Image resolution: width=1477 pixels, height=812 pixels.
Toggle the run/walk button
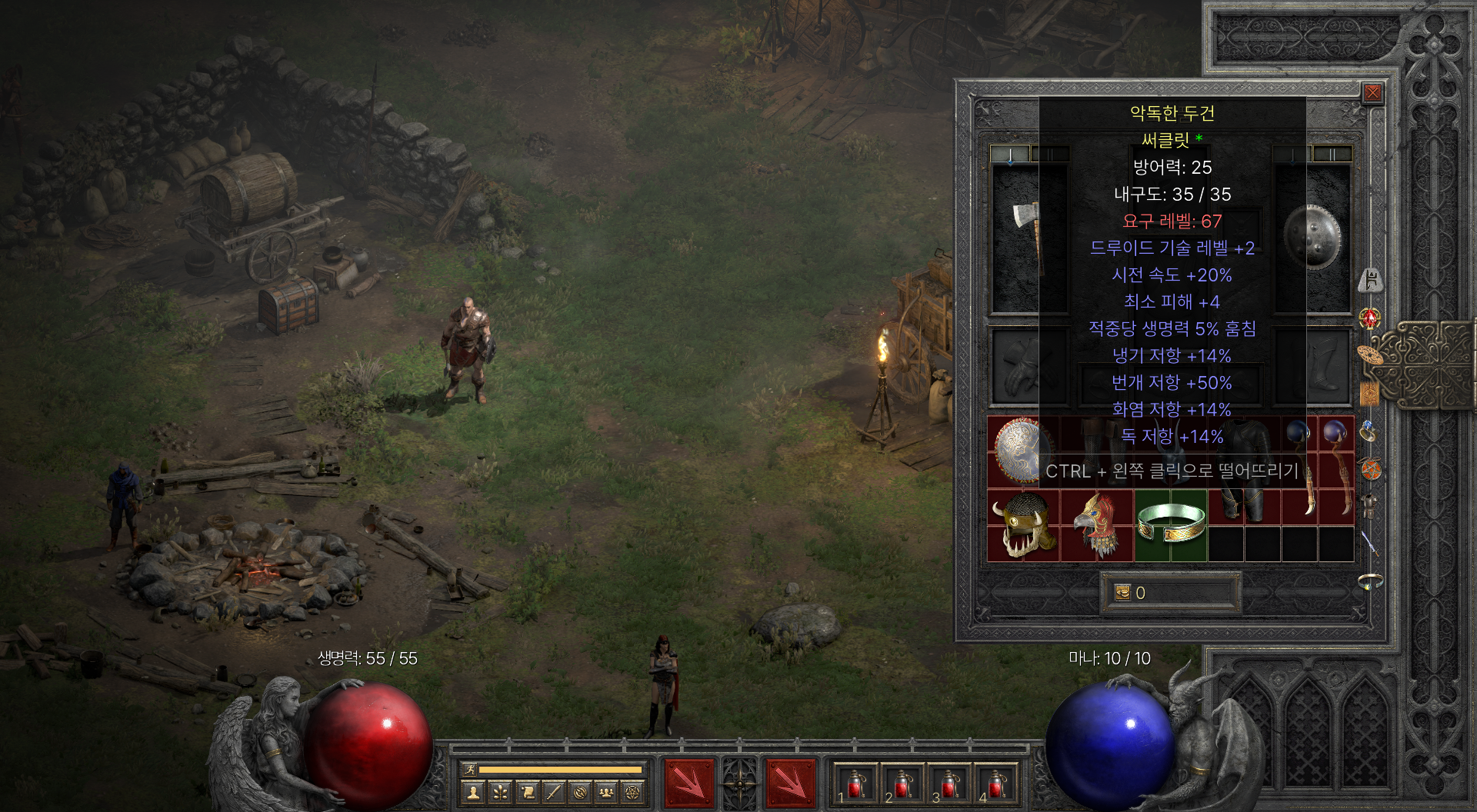(x=469, y=769)
